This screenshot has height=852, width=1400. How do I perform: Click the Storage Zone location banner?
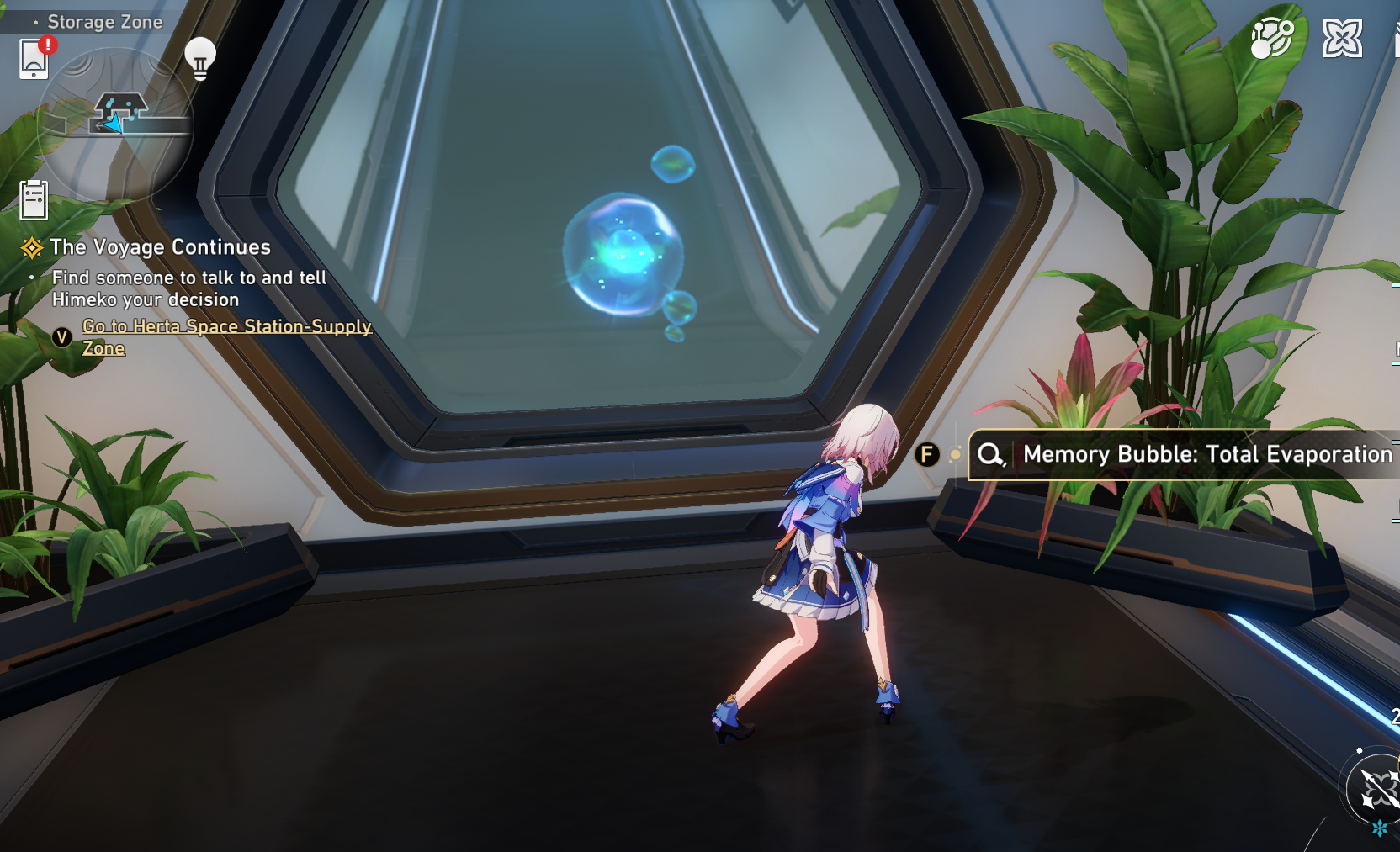(105, 22)
